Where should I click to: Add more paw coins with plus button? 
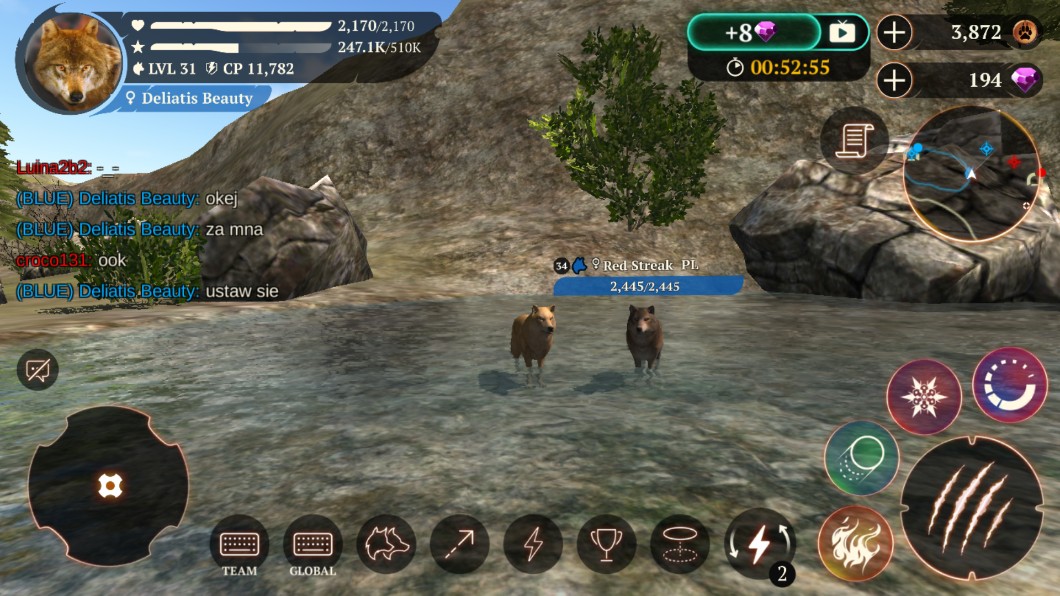894,32
